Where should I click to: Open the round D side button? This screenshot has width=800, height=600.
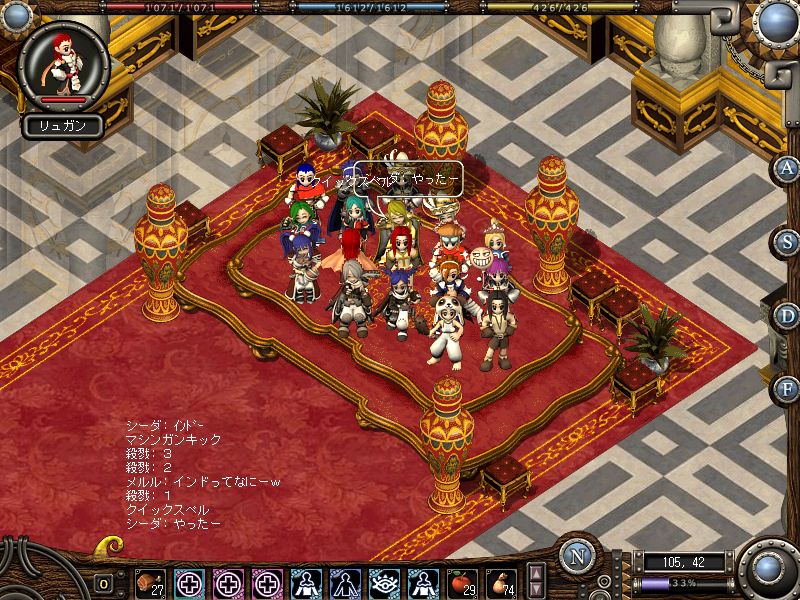pos(788,314)
